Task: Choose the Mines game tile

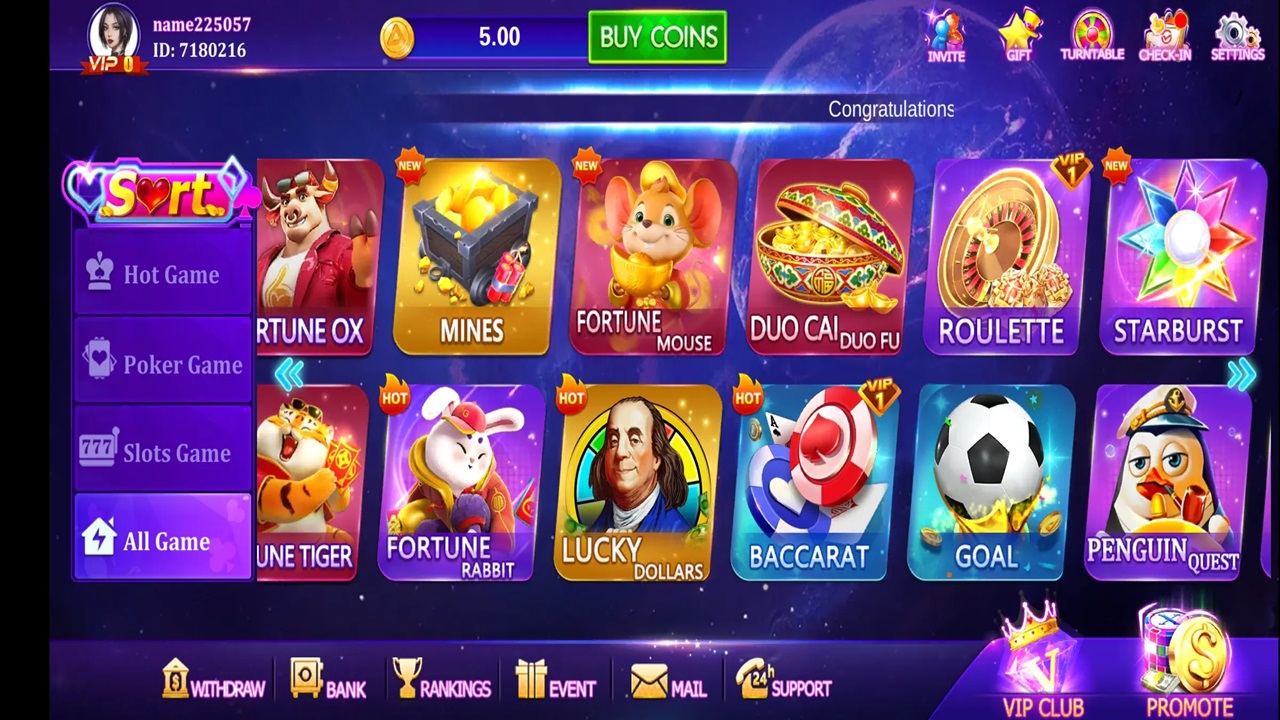Action: tap(472, 257)
